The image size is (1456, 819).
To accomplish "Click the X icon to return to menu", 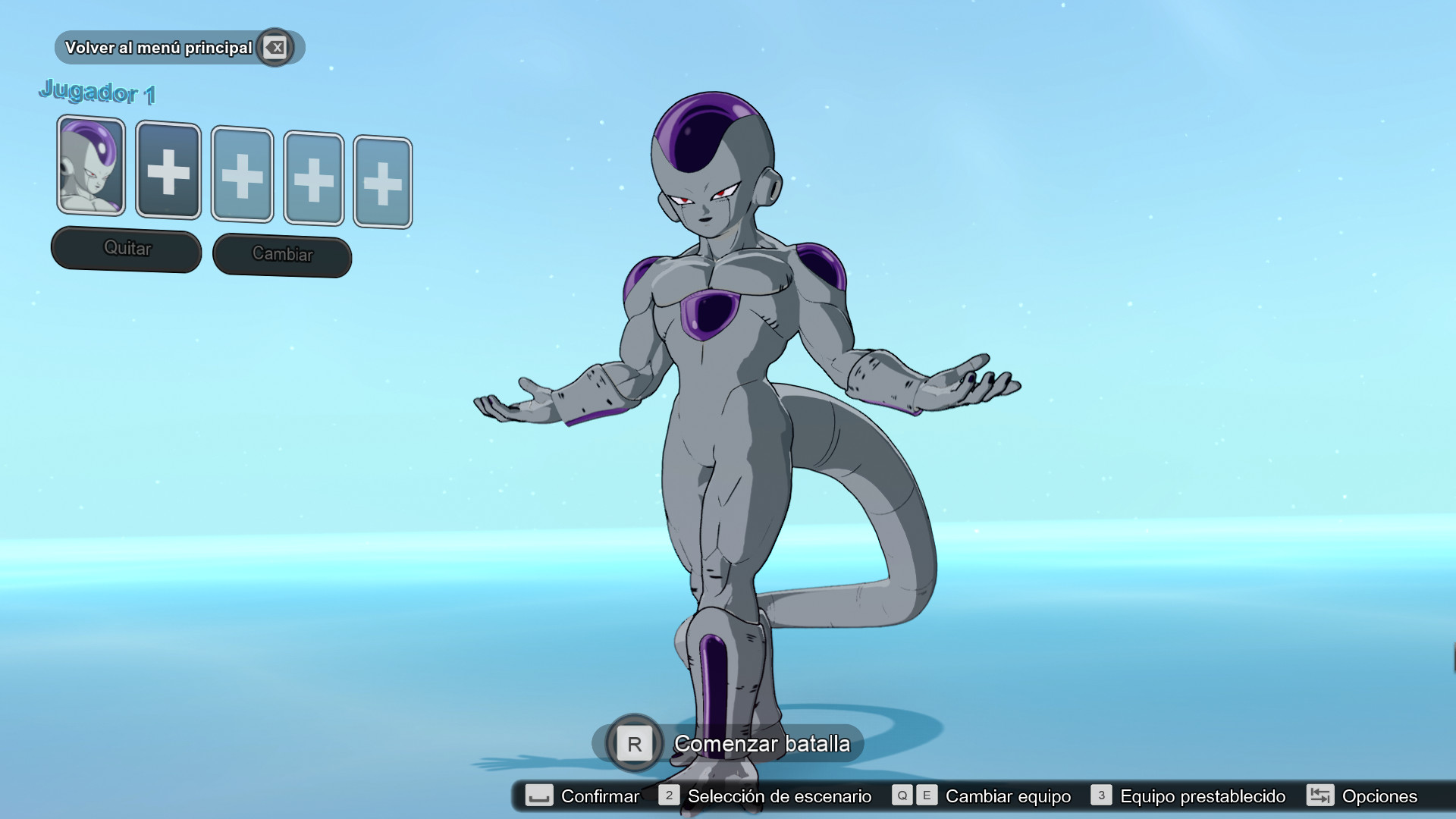I will [x=276, y=47].
